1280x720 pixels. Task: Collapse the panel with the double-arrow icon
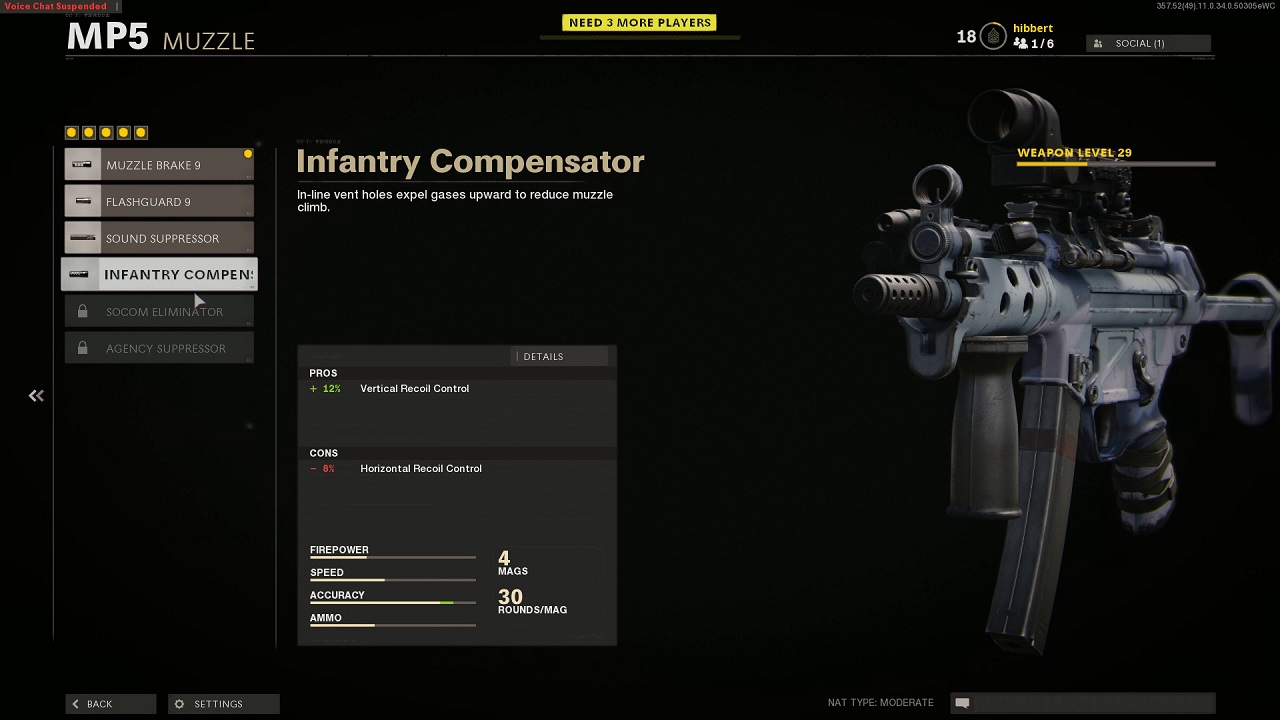pyautogui.click(x=36, y=396)
